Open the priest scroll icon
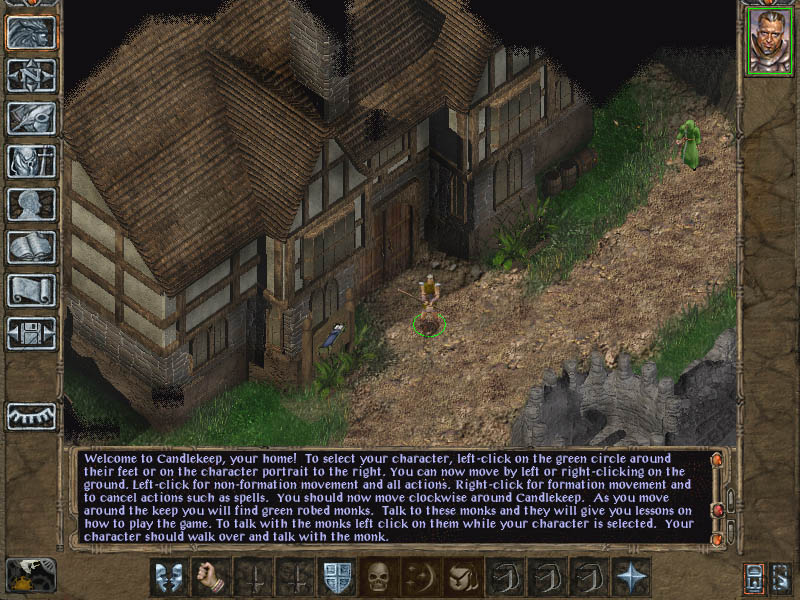The image size is (800, 600). 31,290
